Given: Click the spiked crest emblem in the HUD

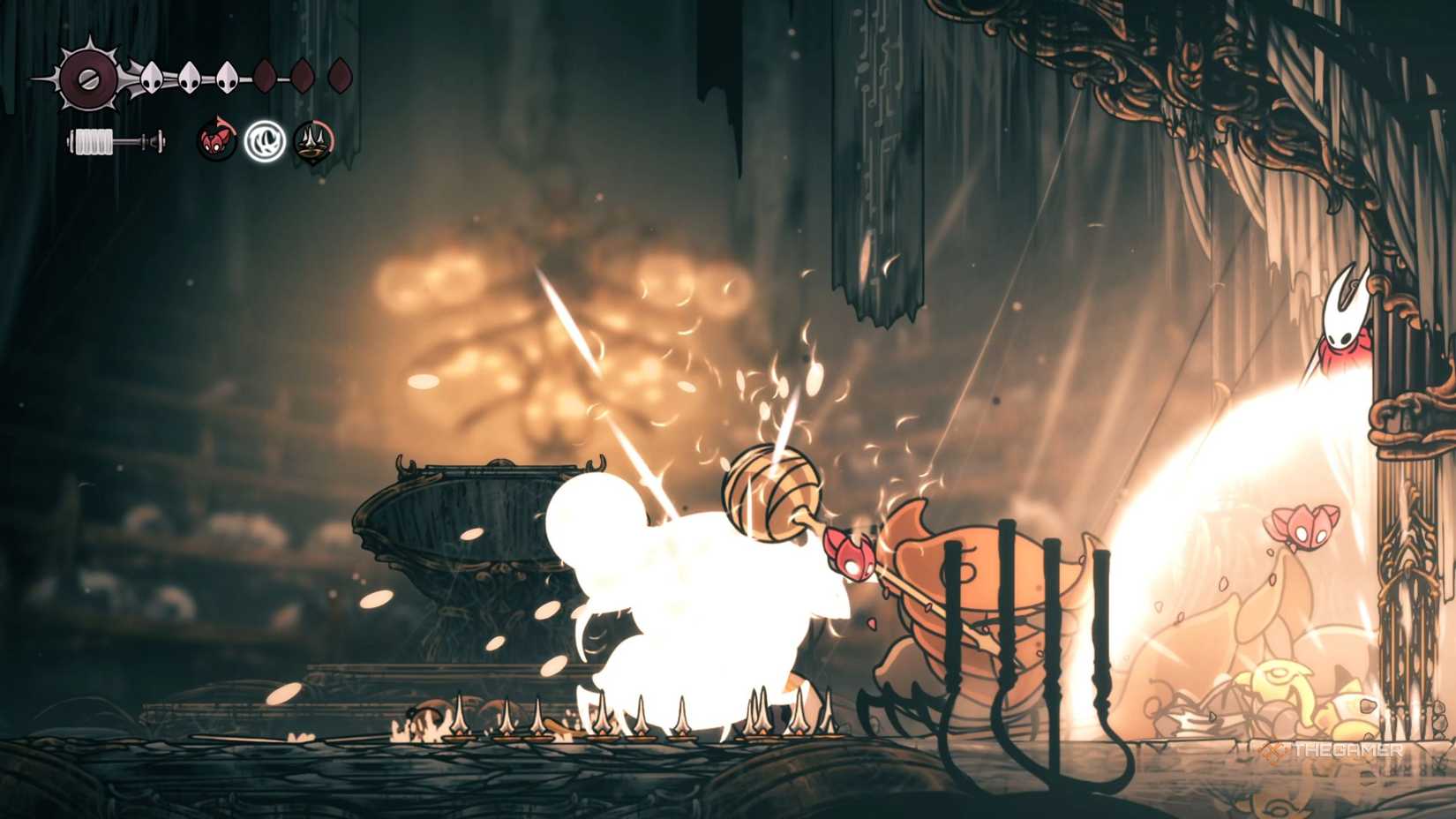Looking at the screenshot, I should point(88,77).
